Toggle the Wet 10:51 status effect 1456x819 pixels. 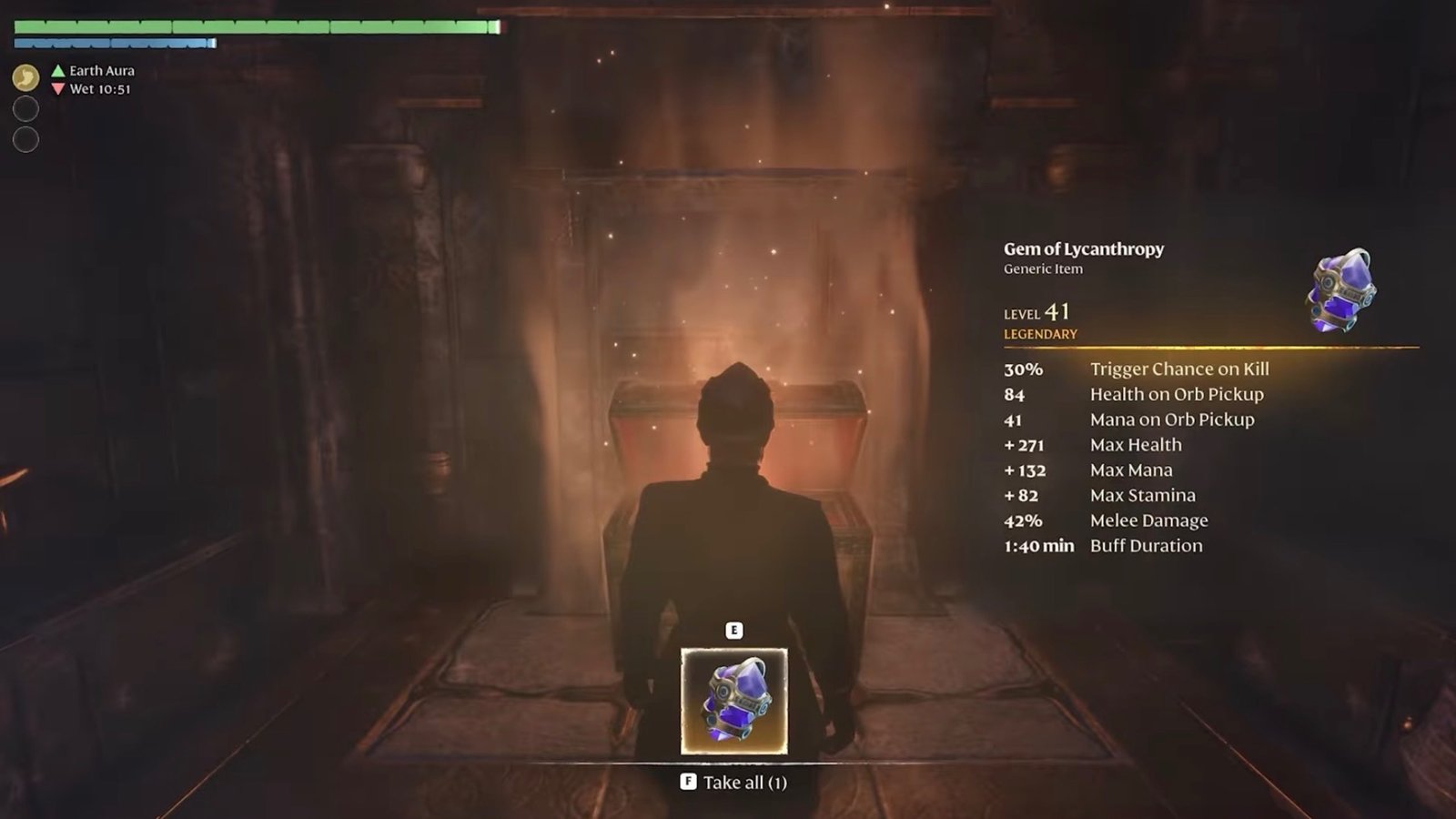tap(100, 89)
